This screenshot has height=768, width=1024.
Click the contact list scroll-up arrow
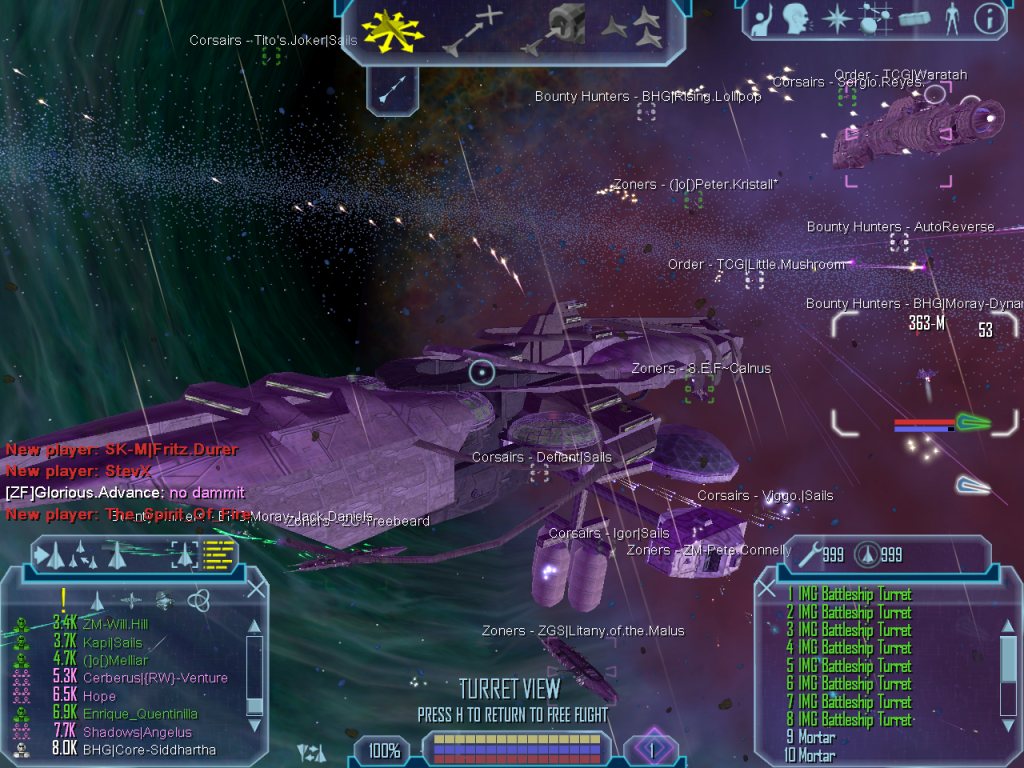[254, 627]
